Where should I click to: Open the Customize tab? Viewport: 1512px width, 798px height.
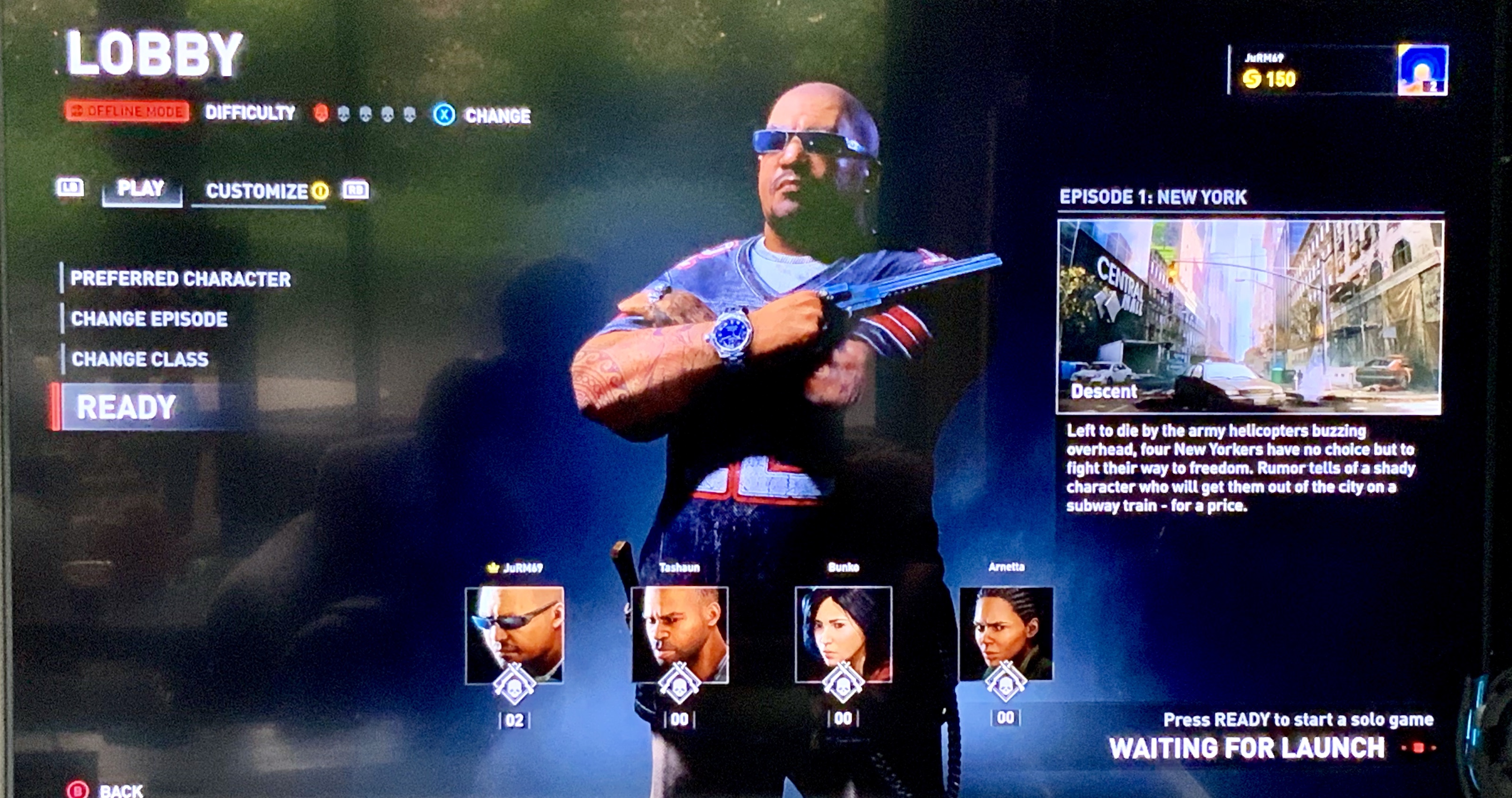[x=257, y=191]
